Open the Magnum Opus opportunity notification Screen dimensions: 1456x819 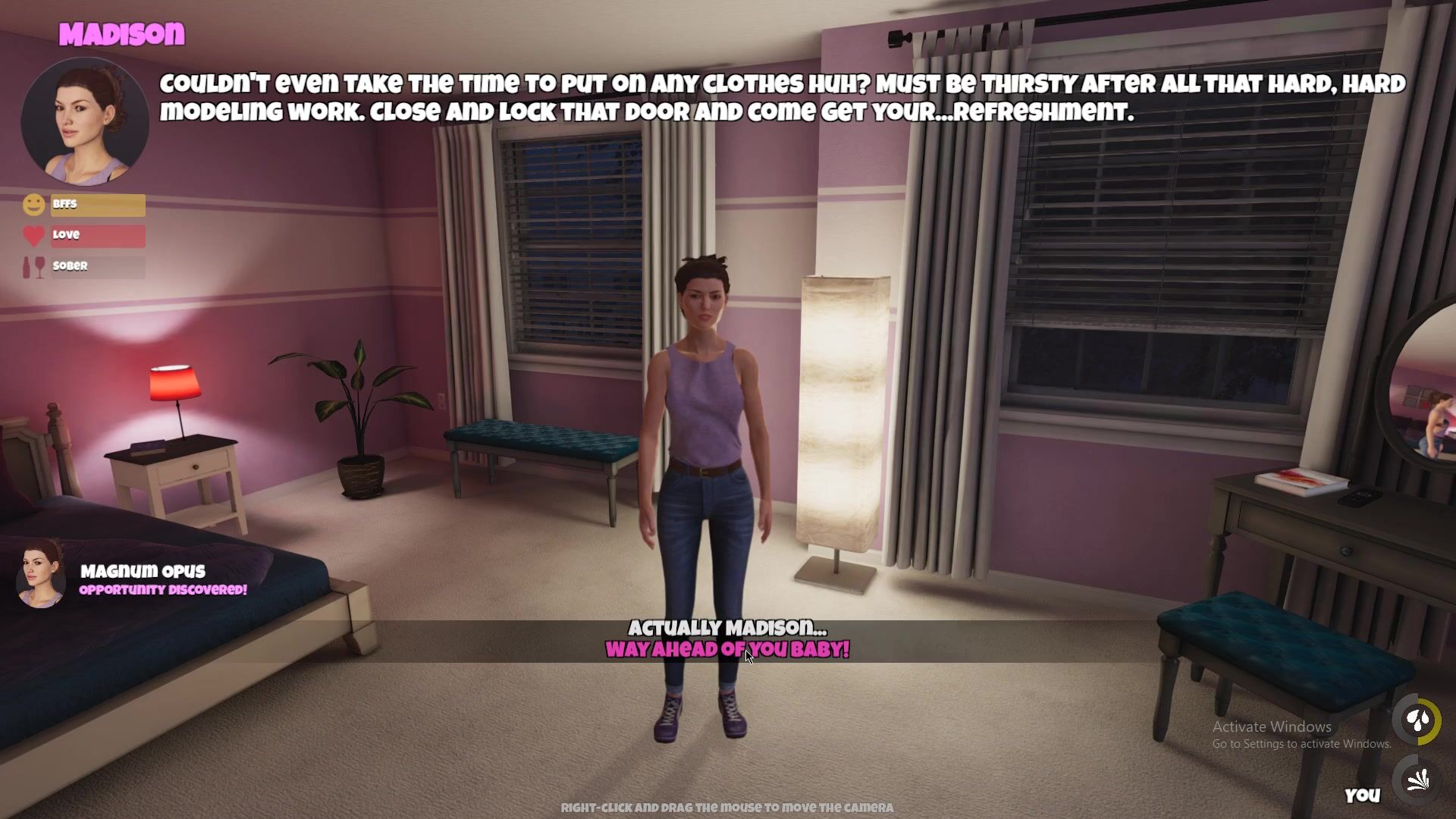[x=143, y=579]
